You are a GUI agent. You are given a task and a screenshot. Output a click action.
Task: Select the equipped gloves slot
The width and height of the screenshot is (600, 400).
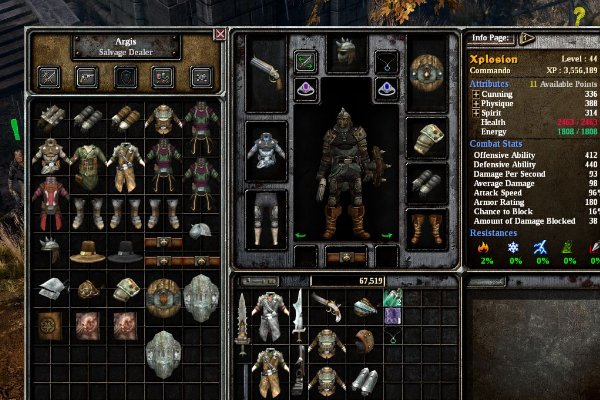[x=425, y=184]
